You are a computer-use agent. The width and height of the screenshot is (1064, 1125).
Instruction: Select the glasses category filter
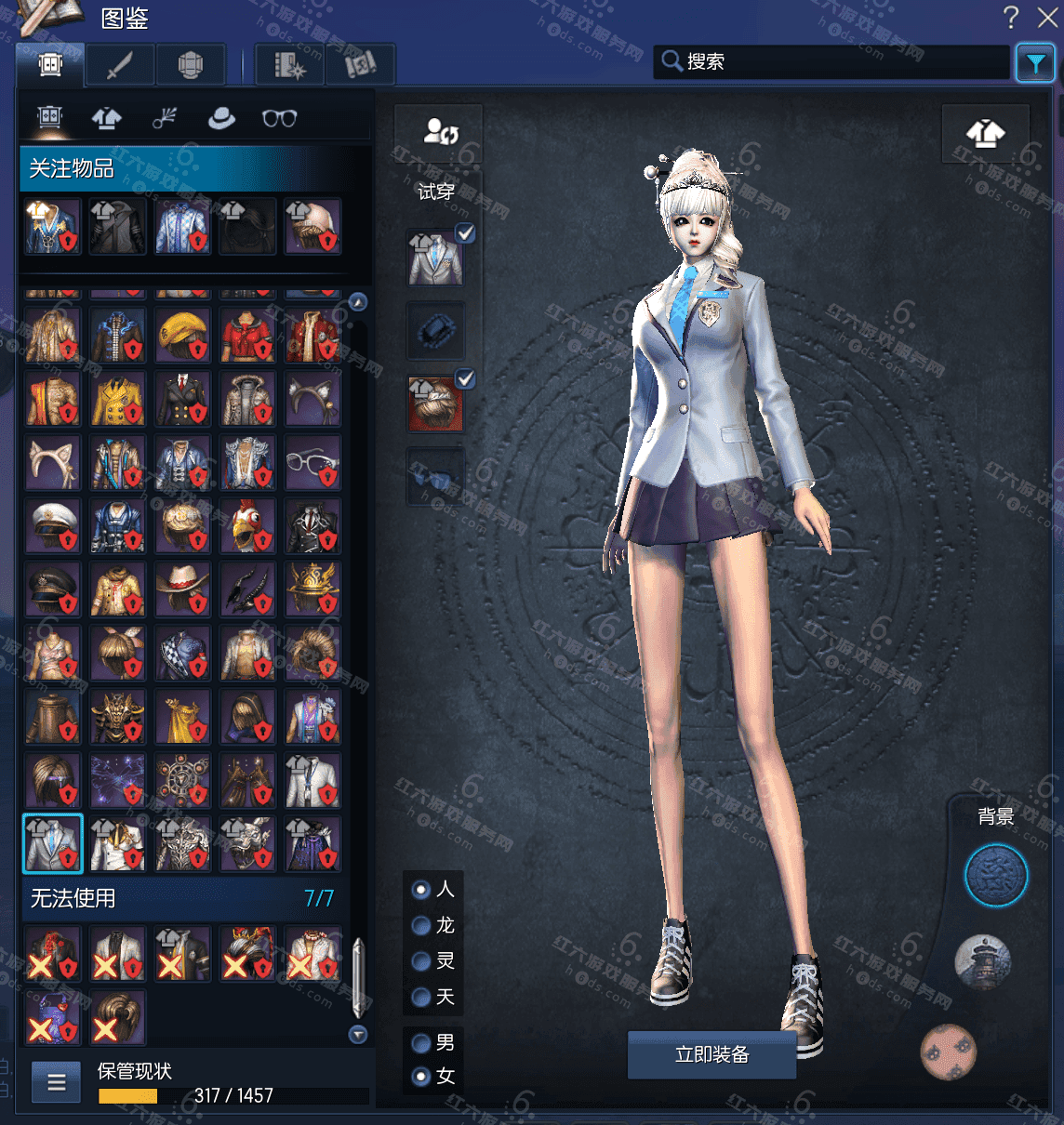click(x=279, y=118)
